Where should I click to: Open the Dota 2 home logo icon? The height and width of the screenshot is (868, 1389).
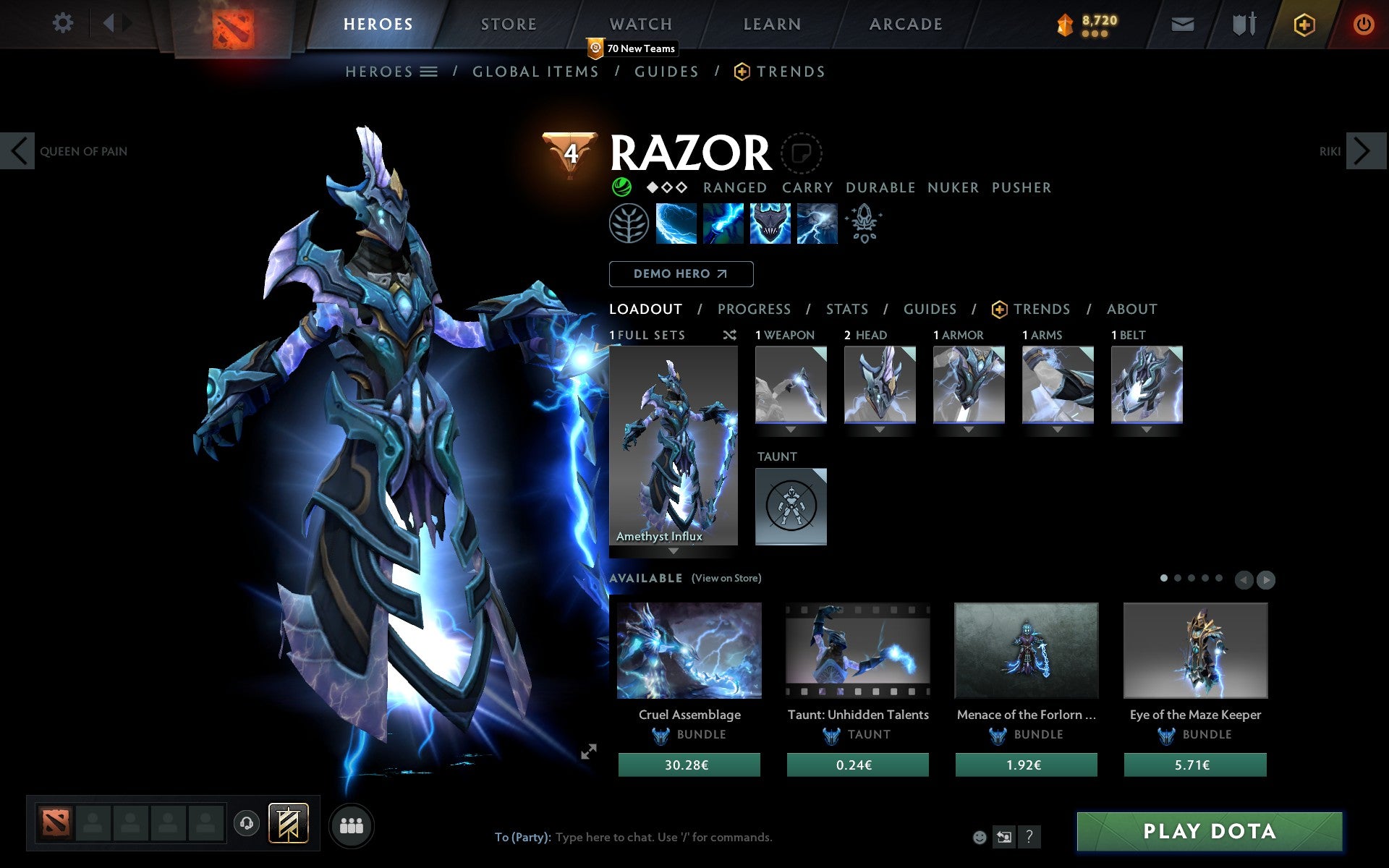pyautogui.click(x=233, y=23)
